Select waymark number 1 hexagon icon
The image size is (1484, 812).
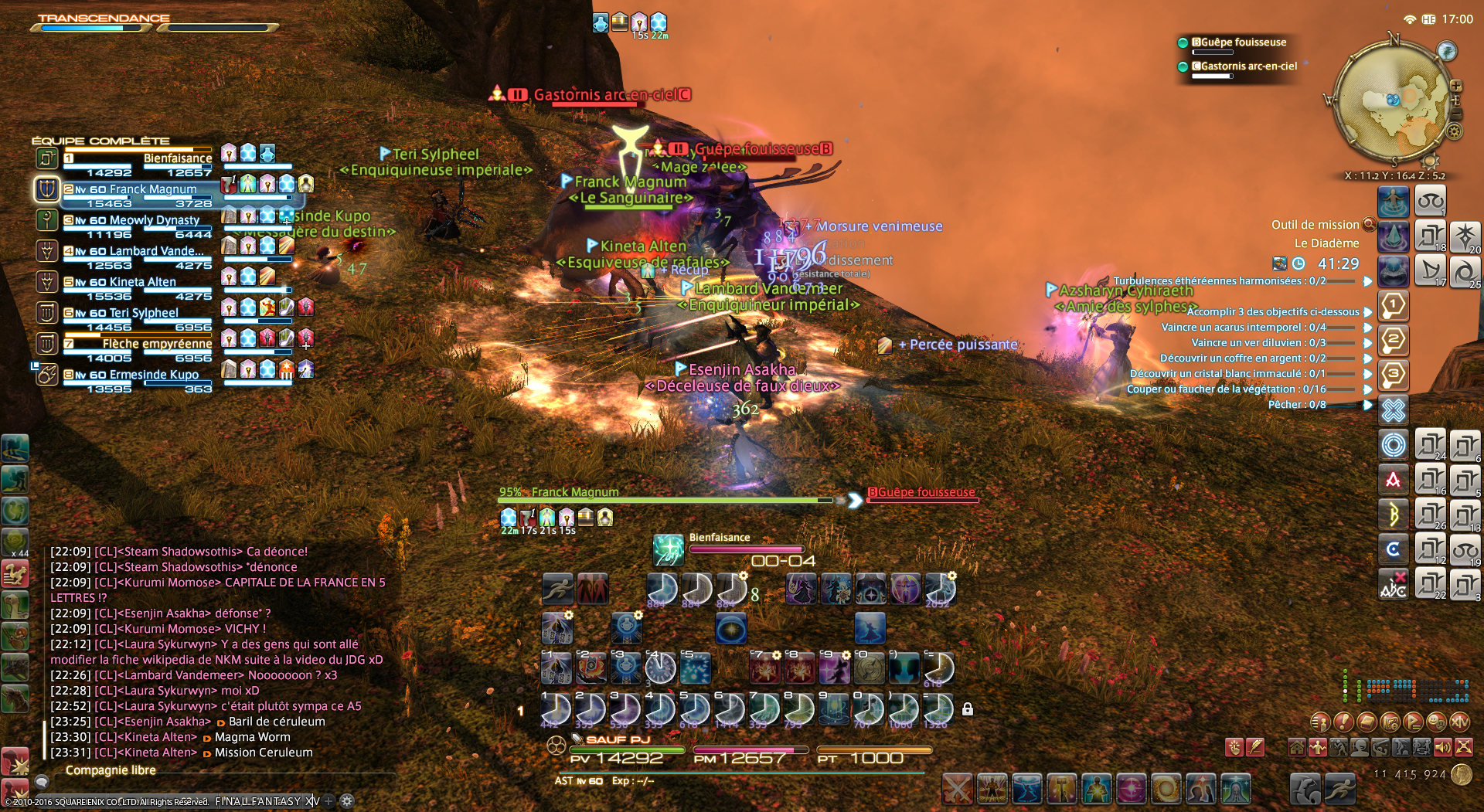1393,306
